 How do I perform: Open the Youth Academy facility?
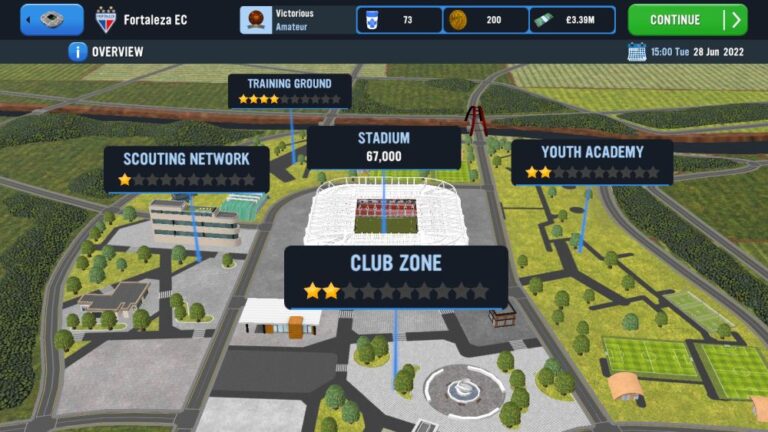pos(591,162)
